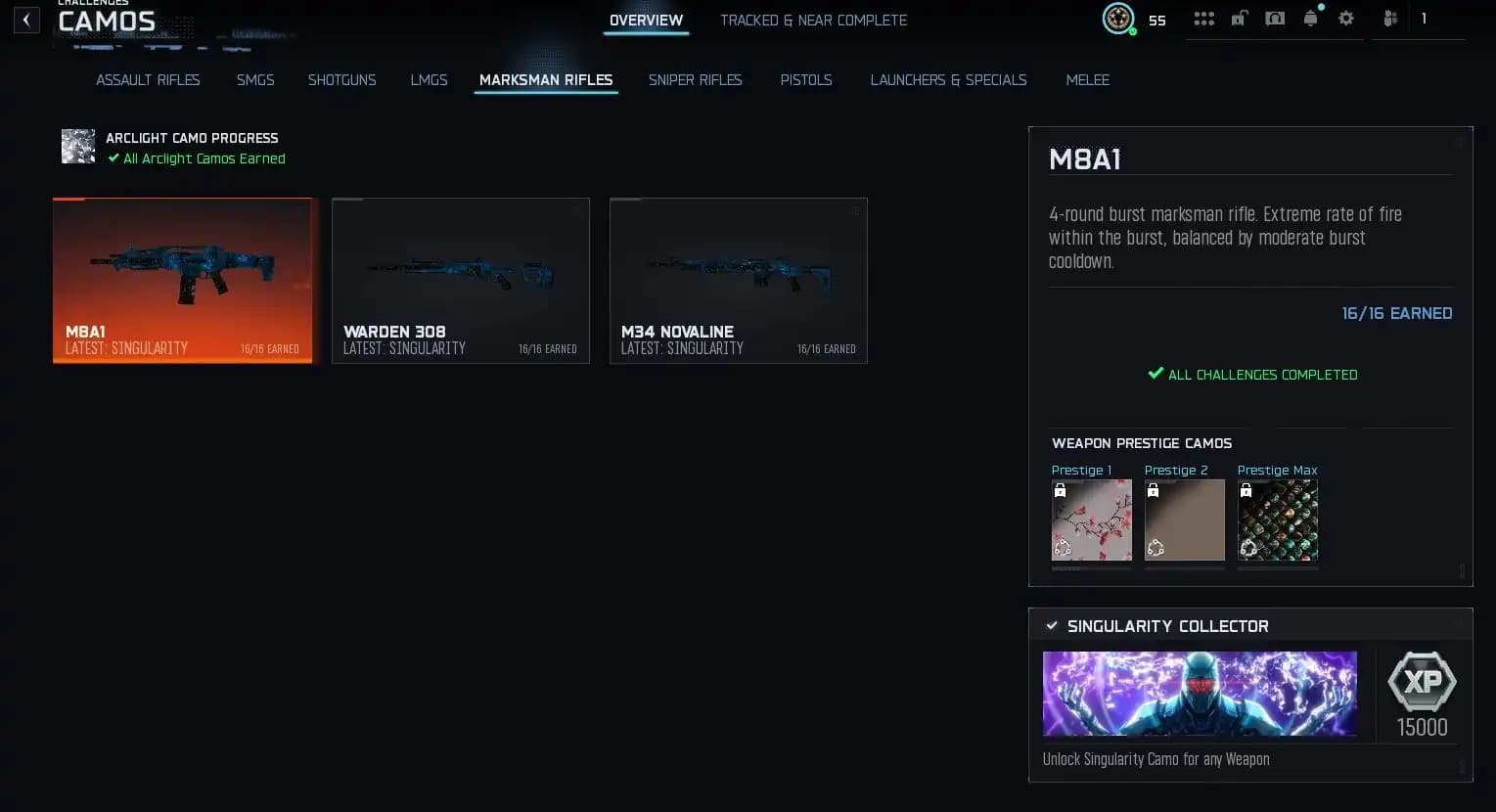Switch to the SNIPER RIFLES tab

pos(695,80)
